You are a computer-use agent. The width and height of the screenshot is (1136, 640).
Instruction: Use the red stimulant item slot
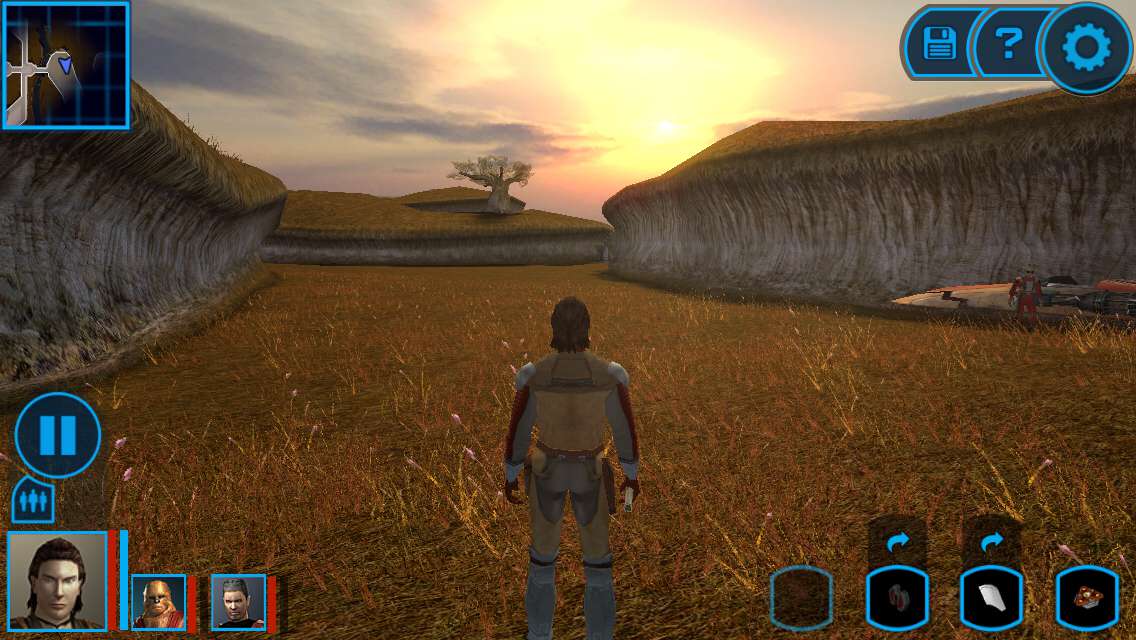coord(897,598)
